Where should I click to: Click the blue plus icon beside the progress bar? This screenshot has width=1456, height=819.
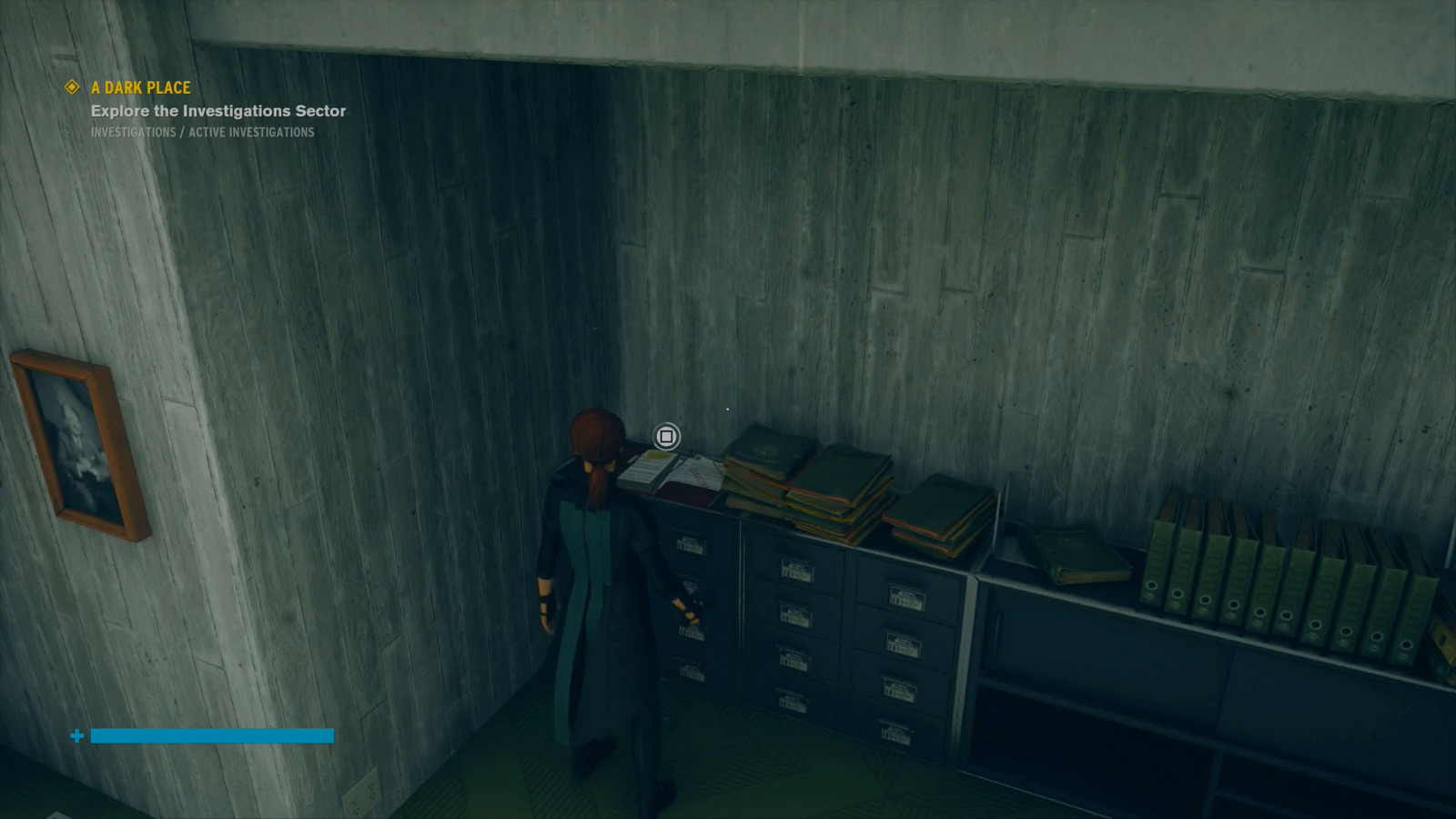76,735
